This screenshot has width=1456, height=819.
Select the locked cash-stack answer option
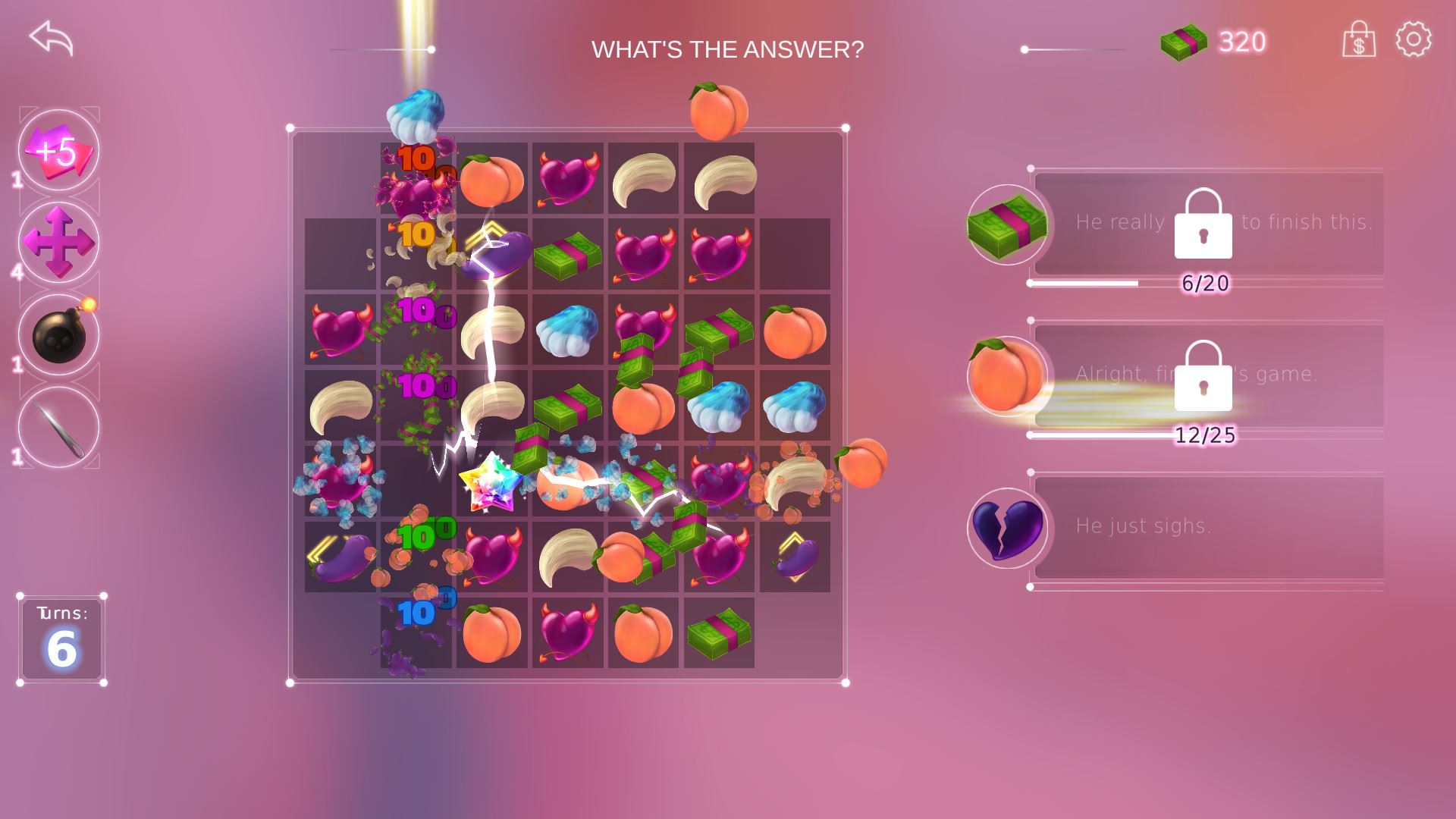pos(1206,223)
